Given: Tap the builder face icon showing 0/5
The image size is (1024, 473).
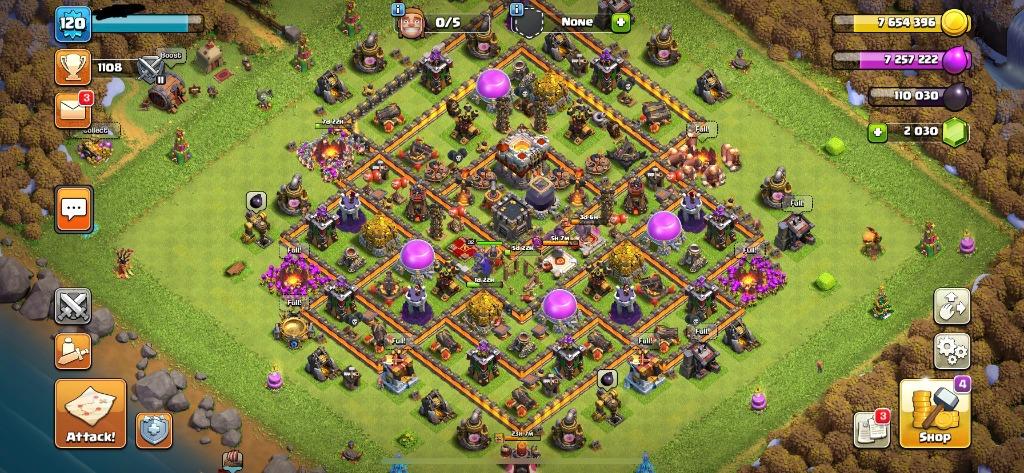Looking at the screenshot, I should (x=410, y=21).
